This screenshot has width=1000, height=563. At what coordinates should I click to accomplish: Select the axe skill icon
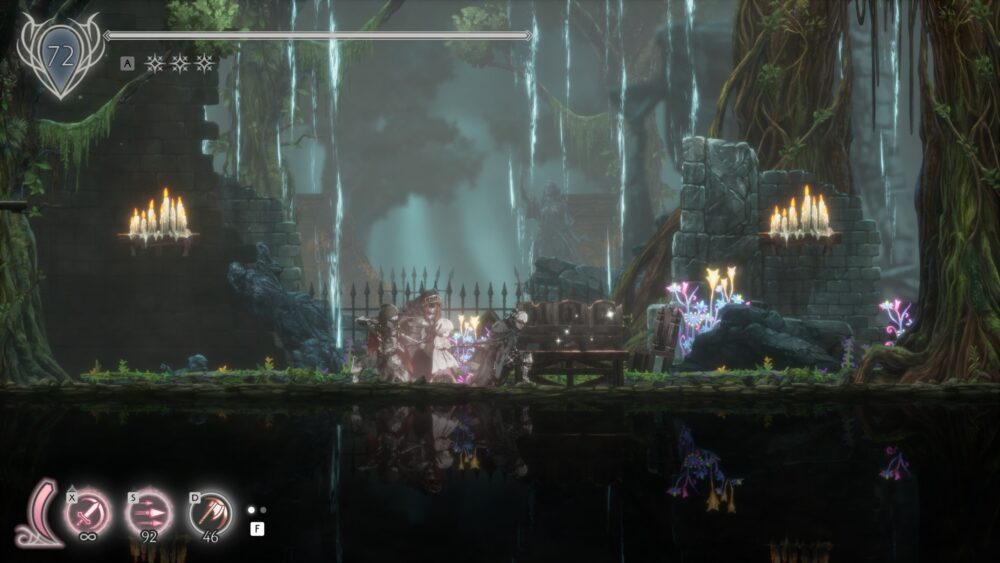click(x=210, y=514)
